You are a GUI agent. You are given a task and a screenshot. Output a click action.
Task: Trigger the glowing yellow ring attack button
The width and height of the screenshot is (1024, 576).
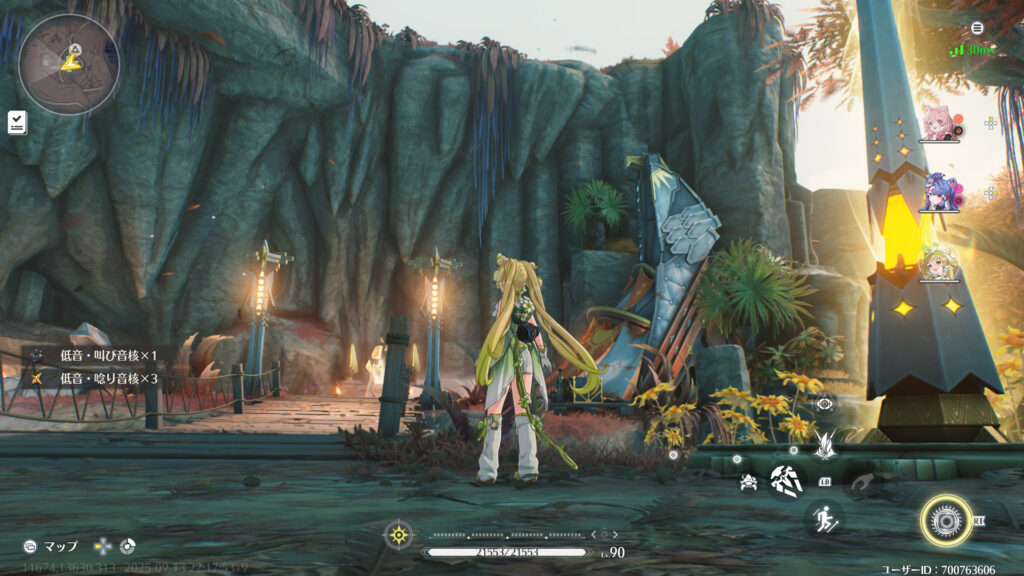pos(945,521)
